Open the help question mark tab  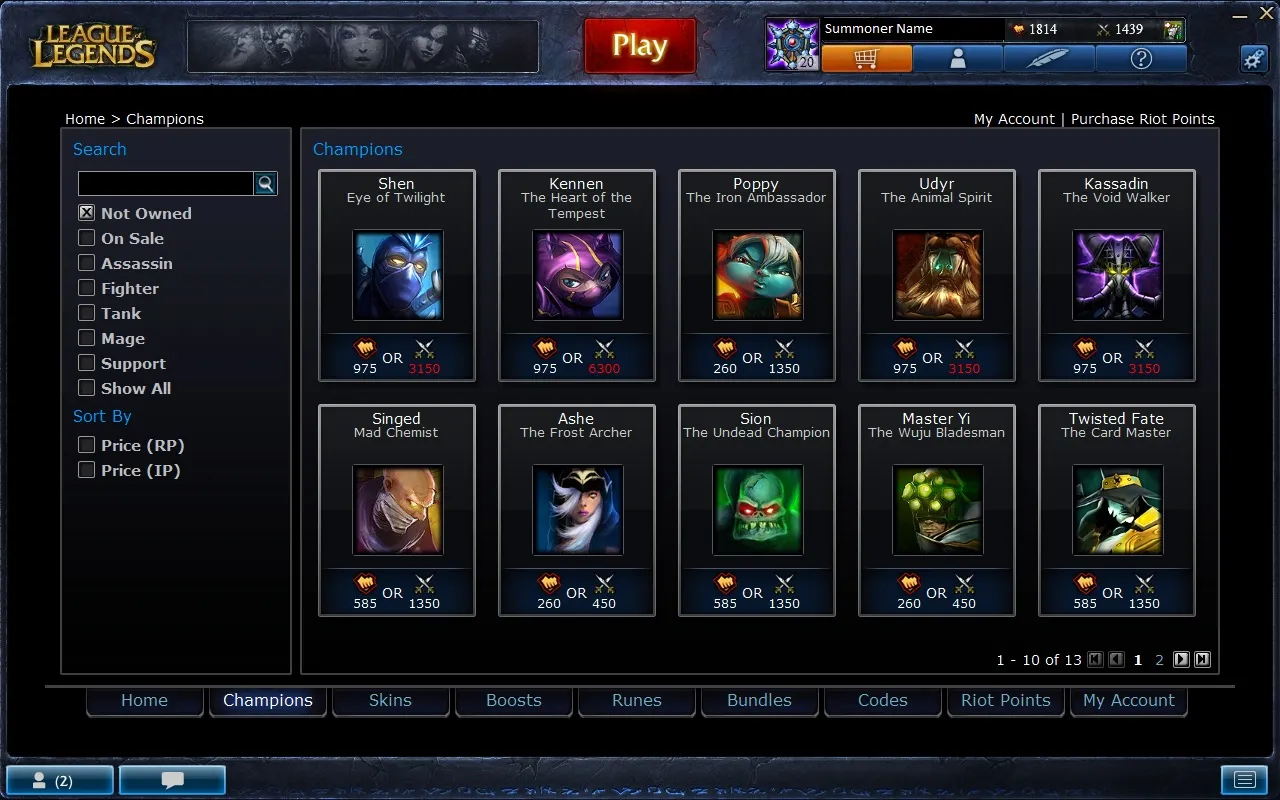(x=1141, y=59)
